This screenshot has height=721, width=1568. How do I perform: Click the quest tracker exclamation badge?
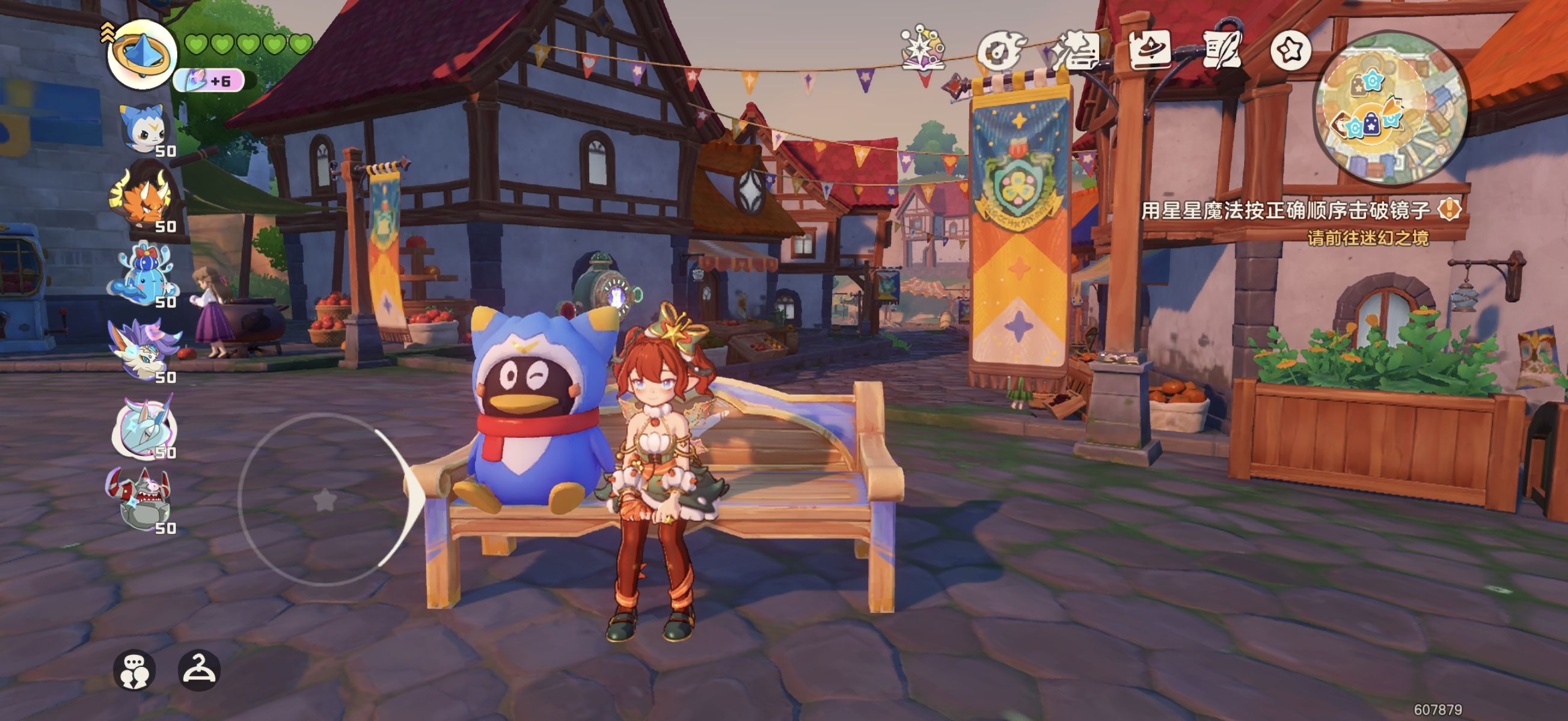pos(1450,210)
